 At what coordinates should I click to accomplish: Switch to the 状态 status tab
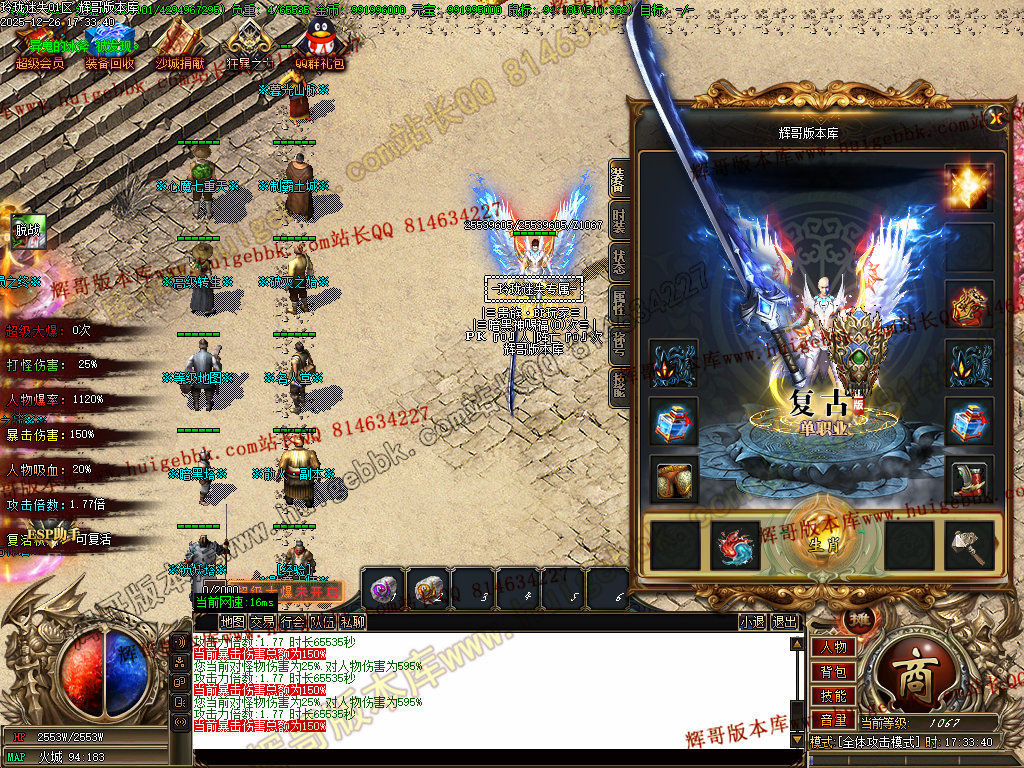coord(620,262)
